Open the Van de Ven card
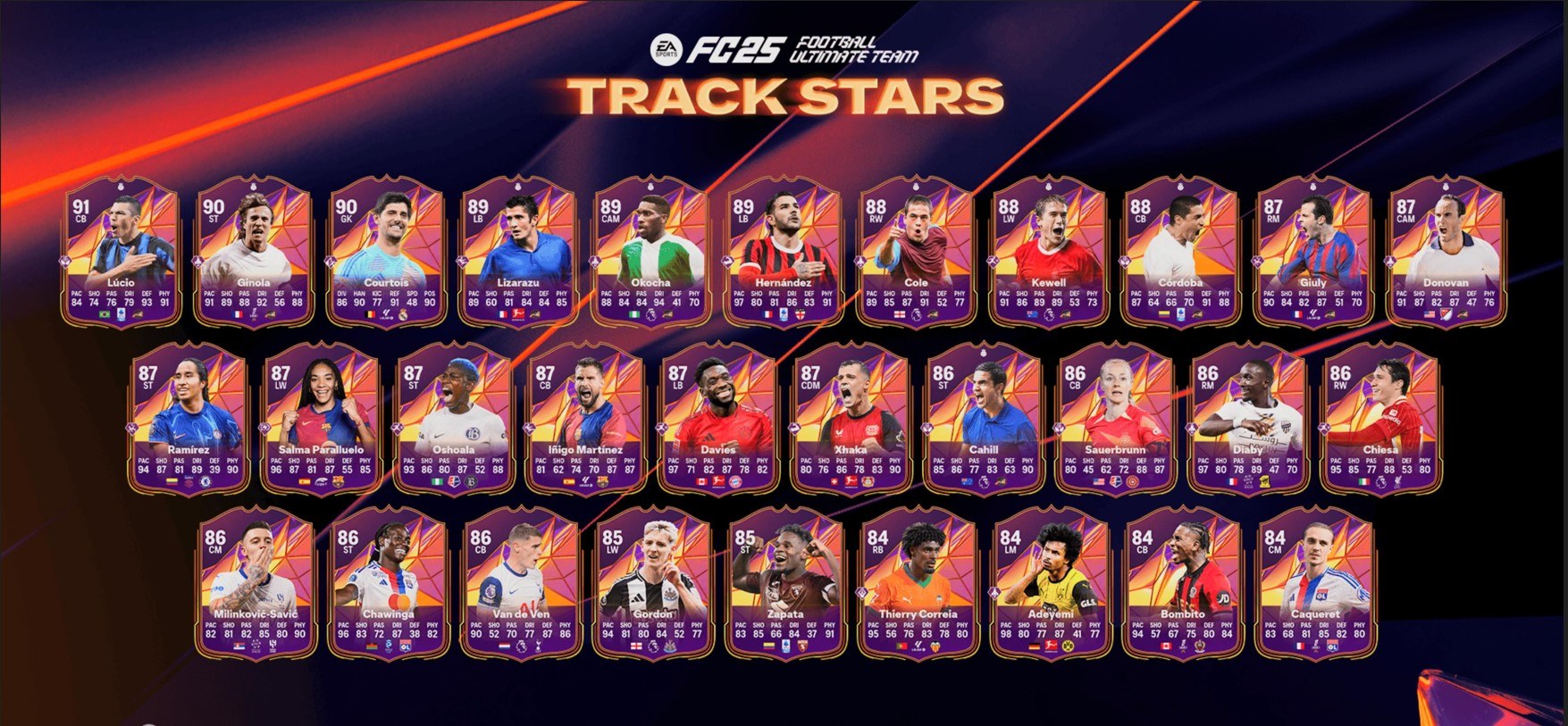This screenshot has width=1568, height=726. 521,583
